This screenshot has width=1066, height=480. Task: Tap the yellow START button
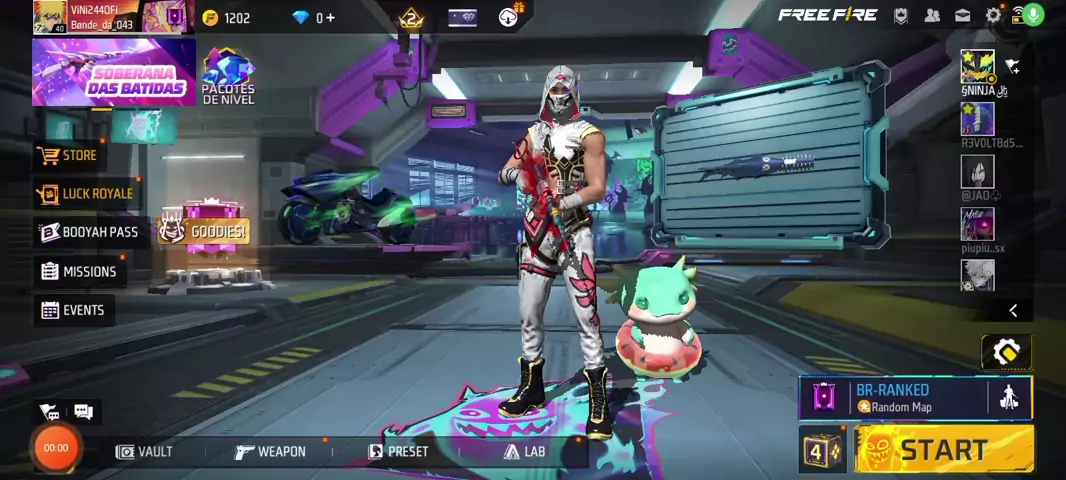(944, 449)
